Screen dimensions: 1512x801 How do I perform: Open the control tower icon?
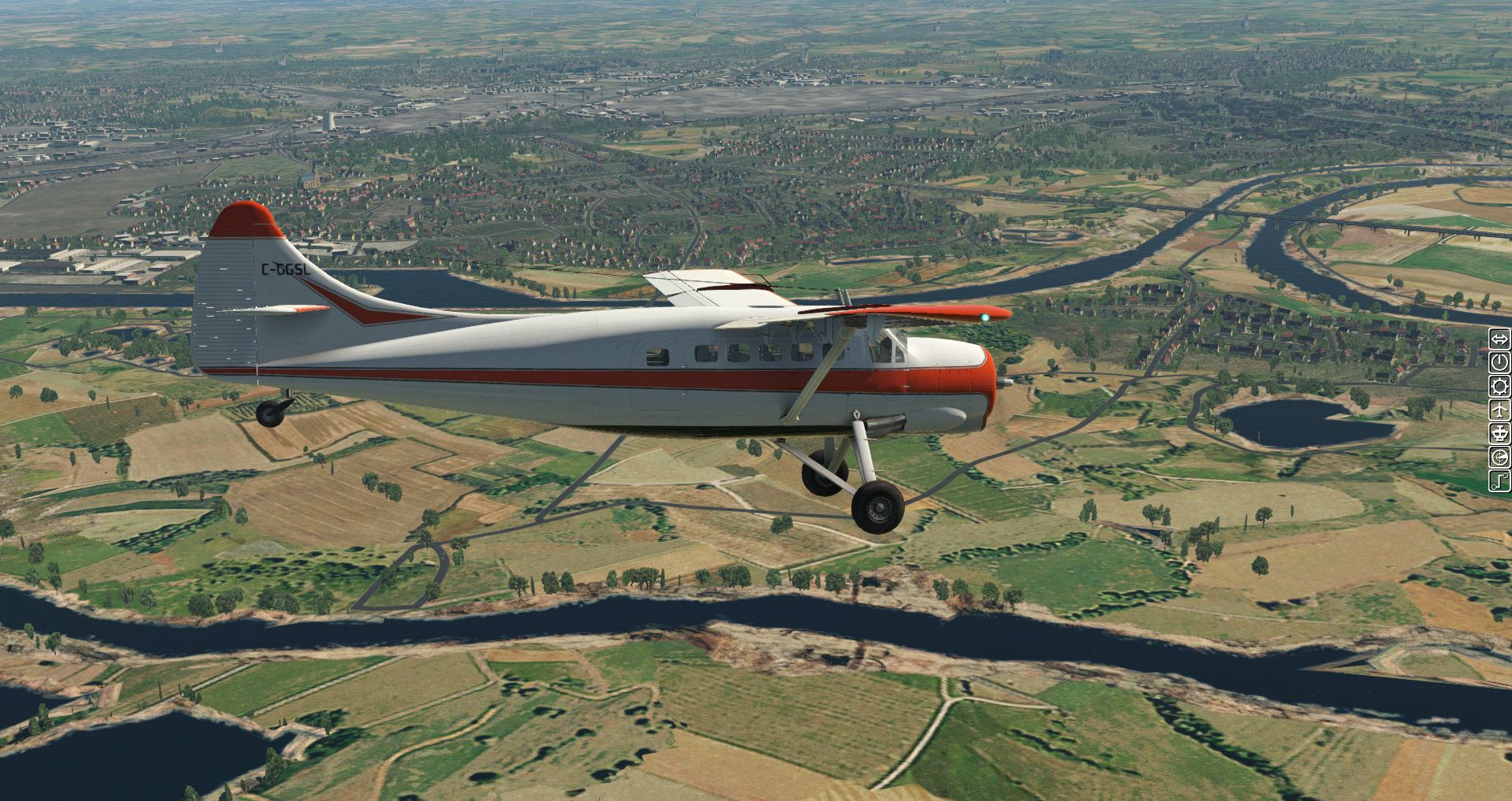(1499, 433)
